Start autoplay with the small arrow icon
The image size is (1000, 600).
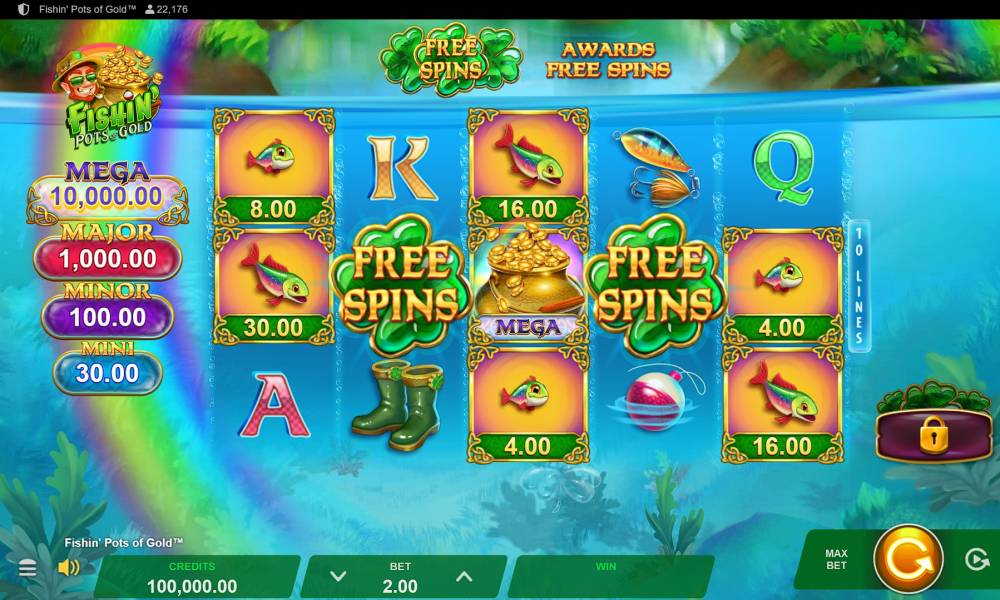click(x=977, y=559)
